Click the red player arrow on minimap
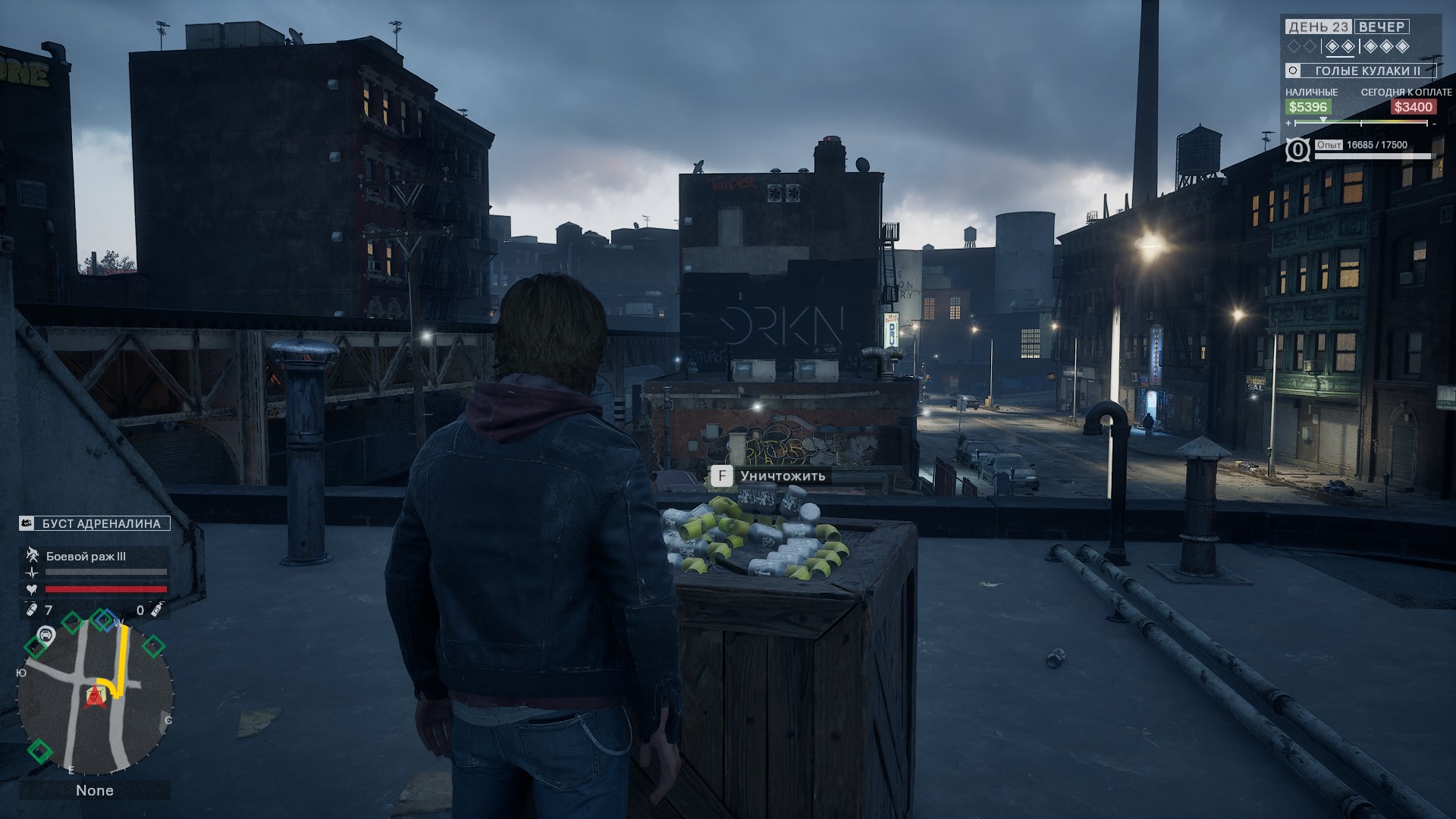Screen dimensions: 1456x819 (95, 696)
